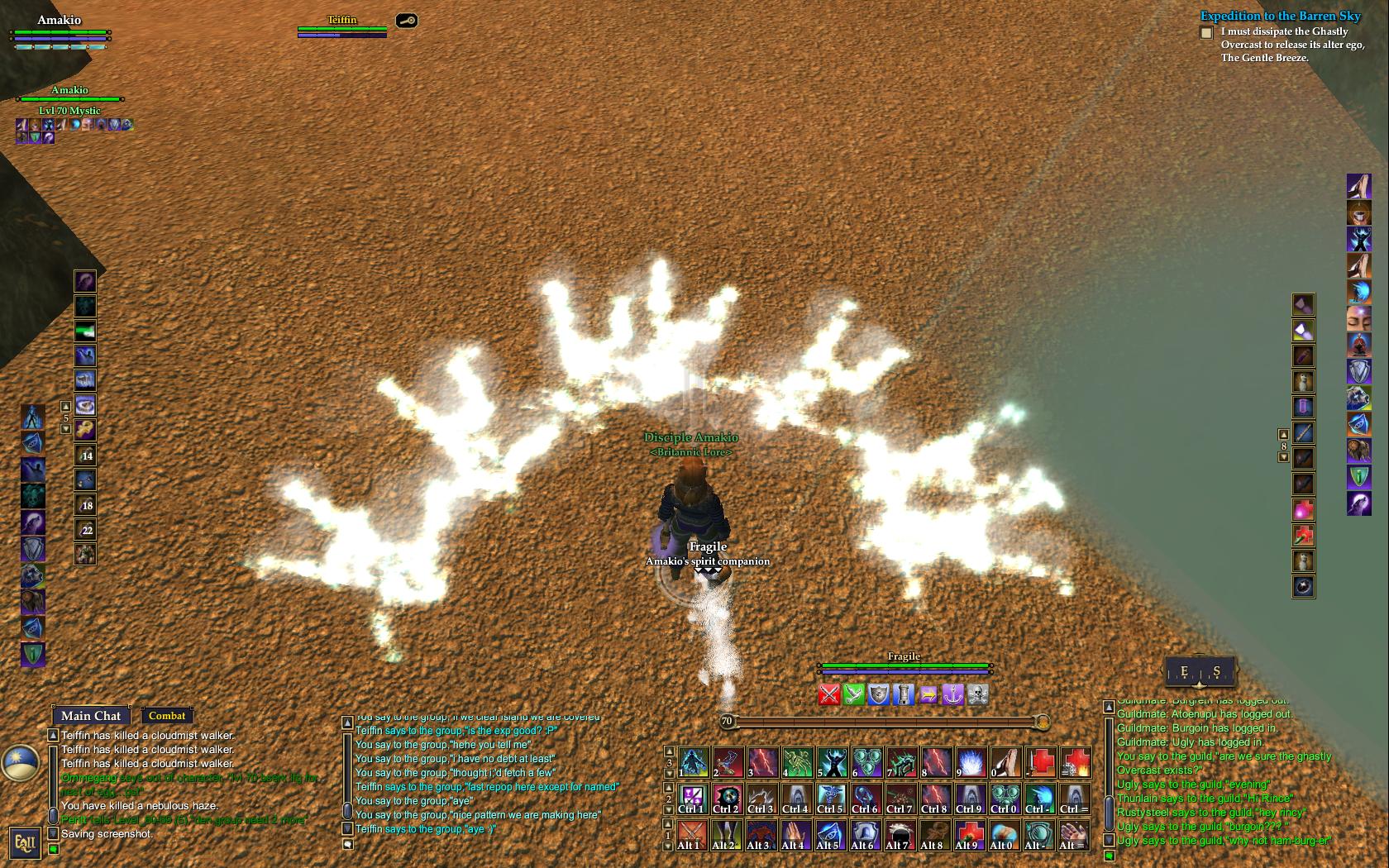
Task: Select group member Teiffin's name
Action: click(x=341, y=20)
